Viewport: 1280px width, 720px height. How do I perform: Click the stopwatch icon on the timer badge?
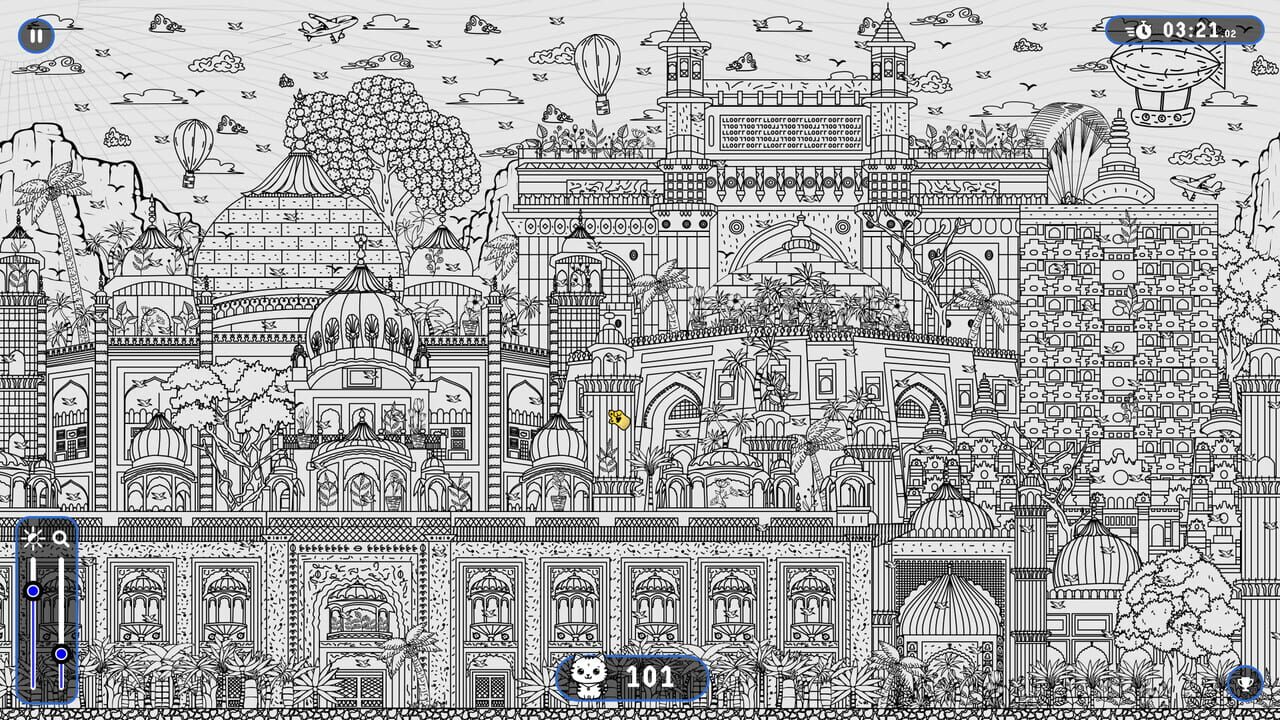point(1146,29)
